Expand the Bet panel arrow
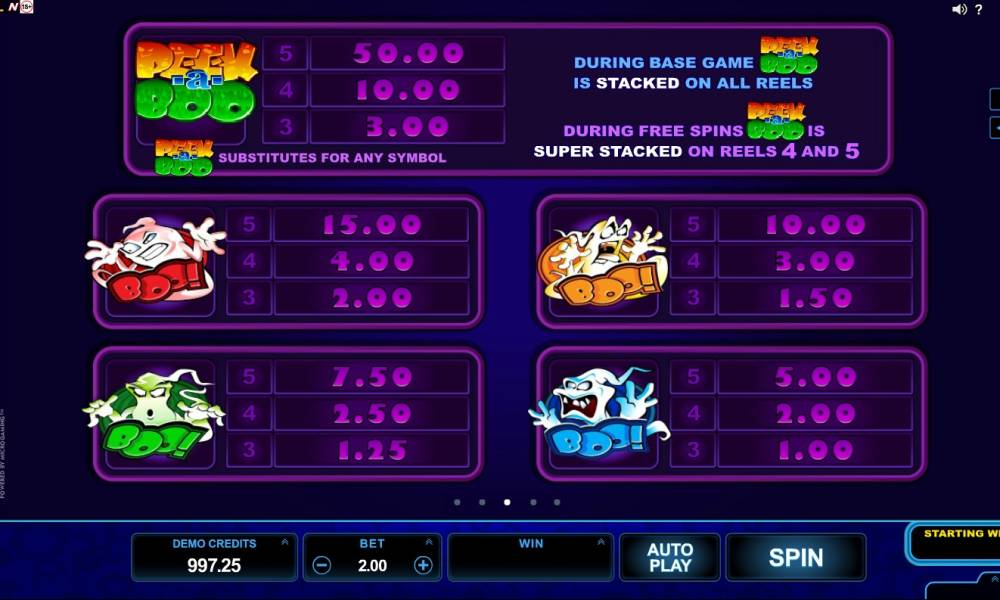 coord(429,543)
